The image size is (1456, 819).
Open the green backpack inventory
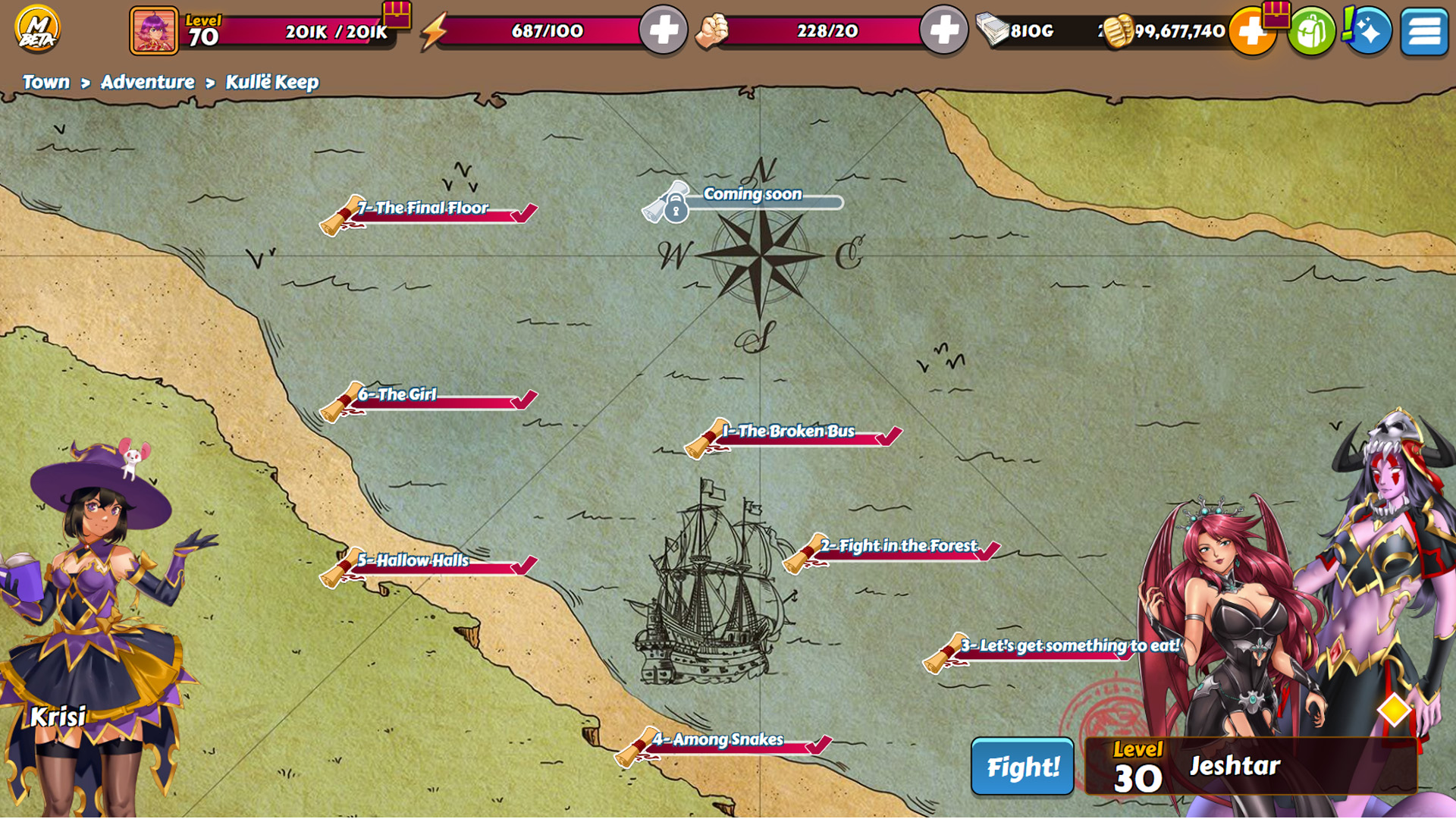(1310, 32)
